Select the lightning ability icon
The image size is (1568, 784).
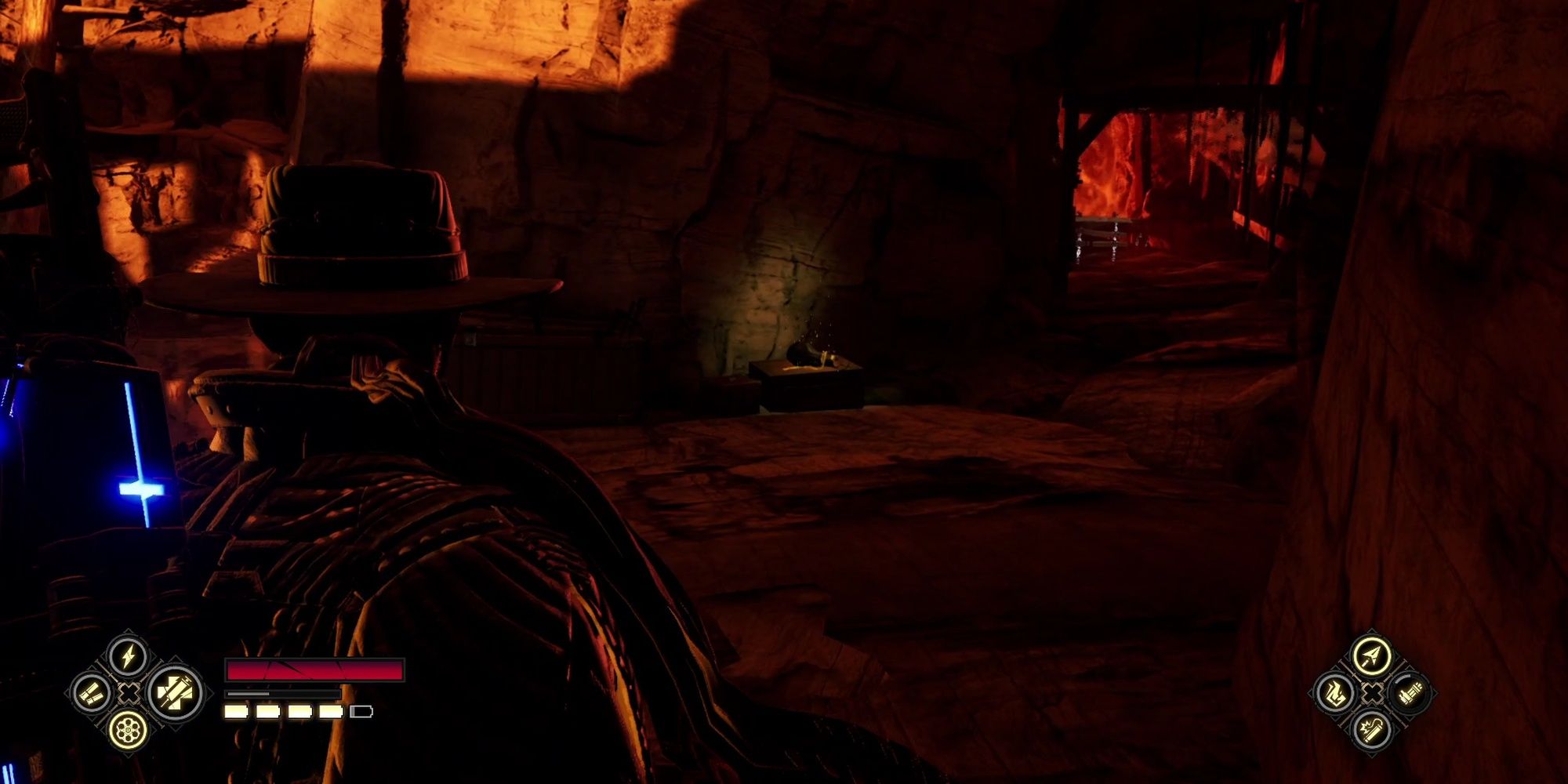129,656
